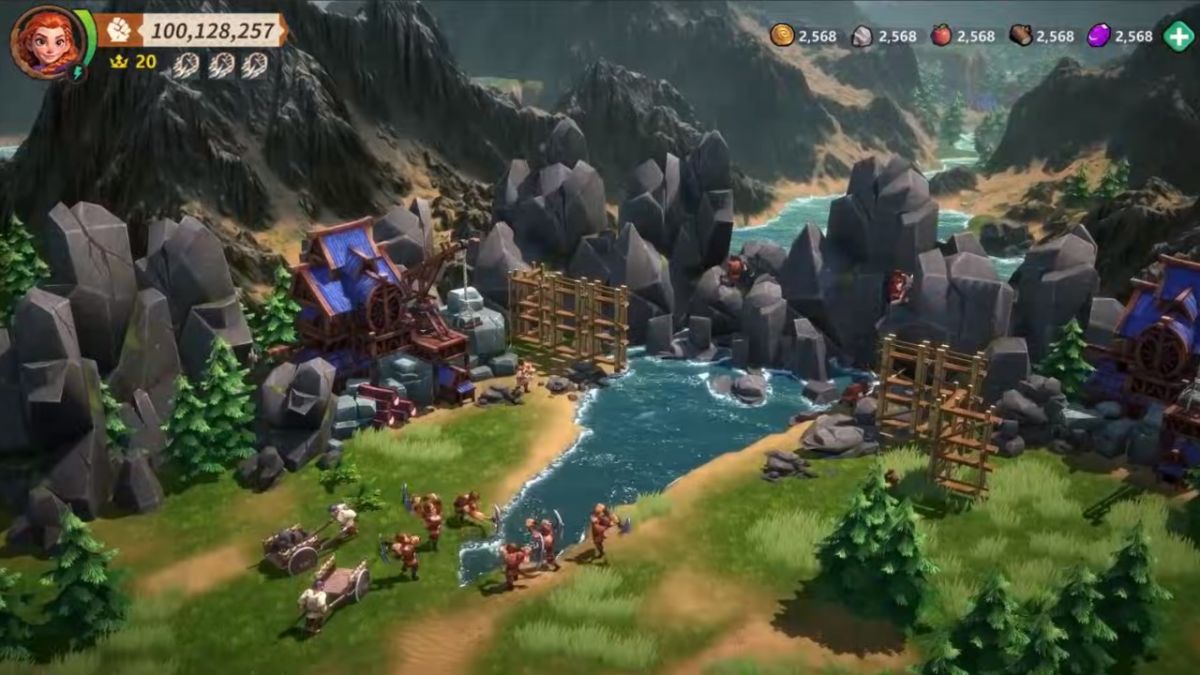Open the gold crown level indicator
This screenshot has height=675, width=1200.
point(118,62)
